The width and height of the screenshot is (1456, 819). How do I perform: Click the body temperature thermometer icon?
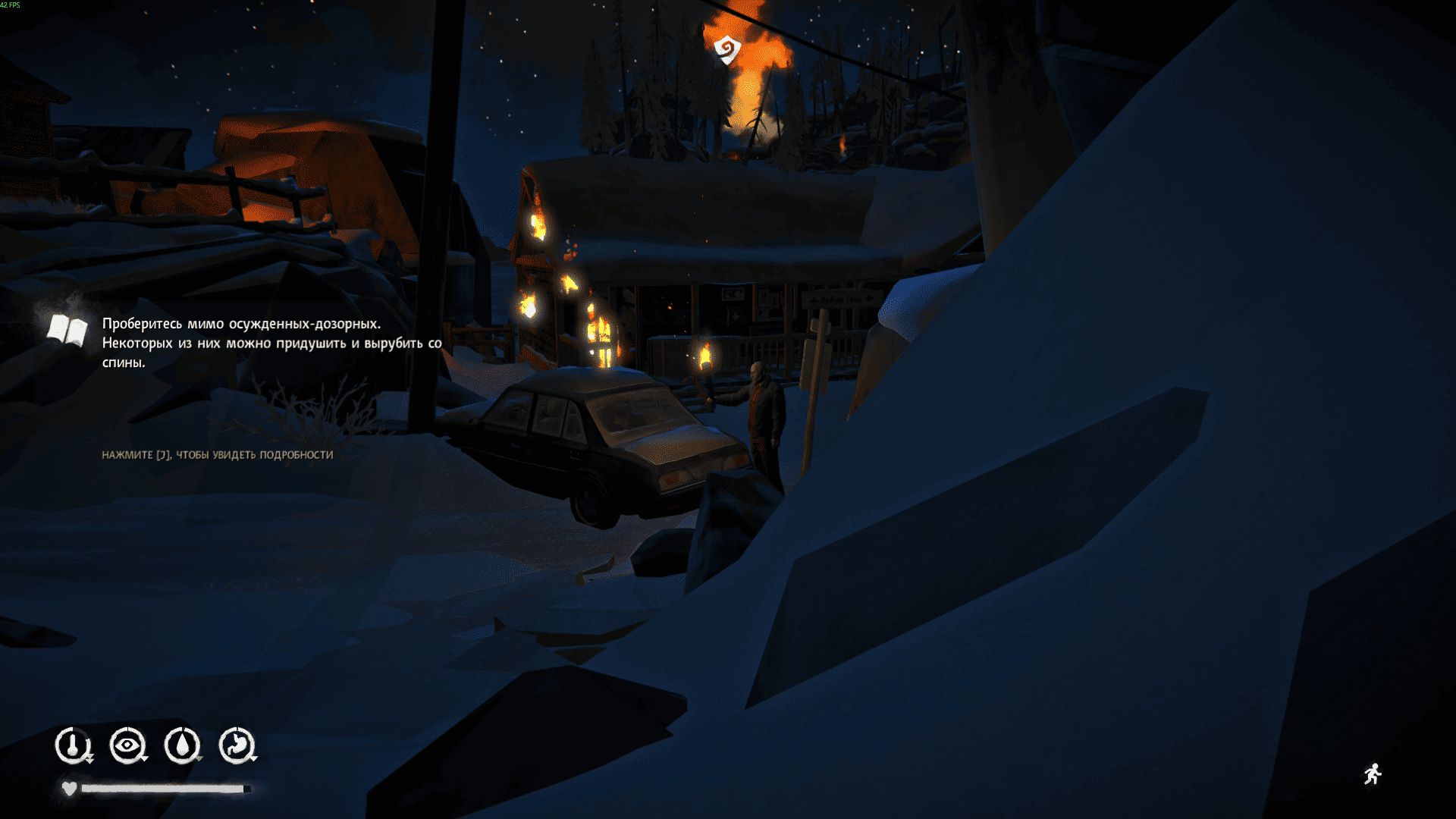pos(73,745)
